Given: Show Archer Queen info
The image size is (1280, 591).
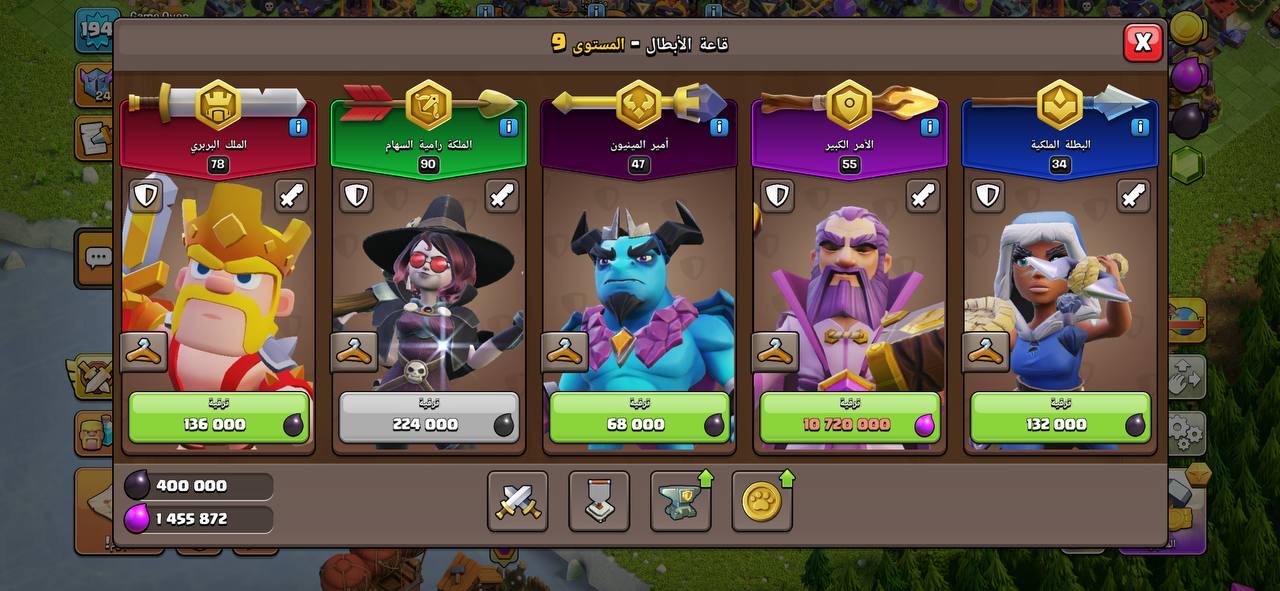Looking at the screenshot, I should coord(507,127).
